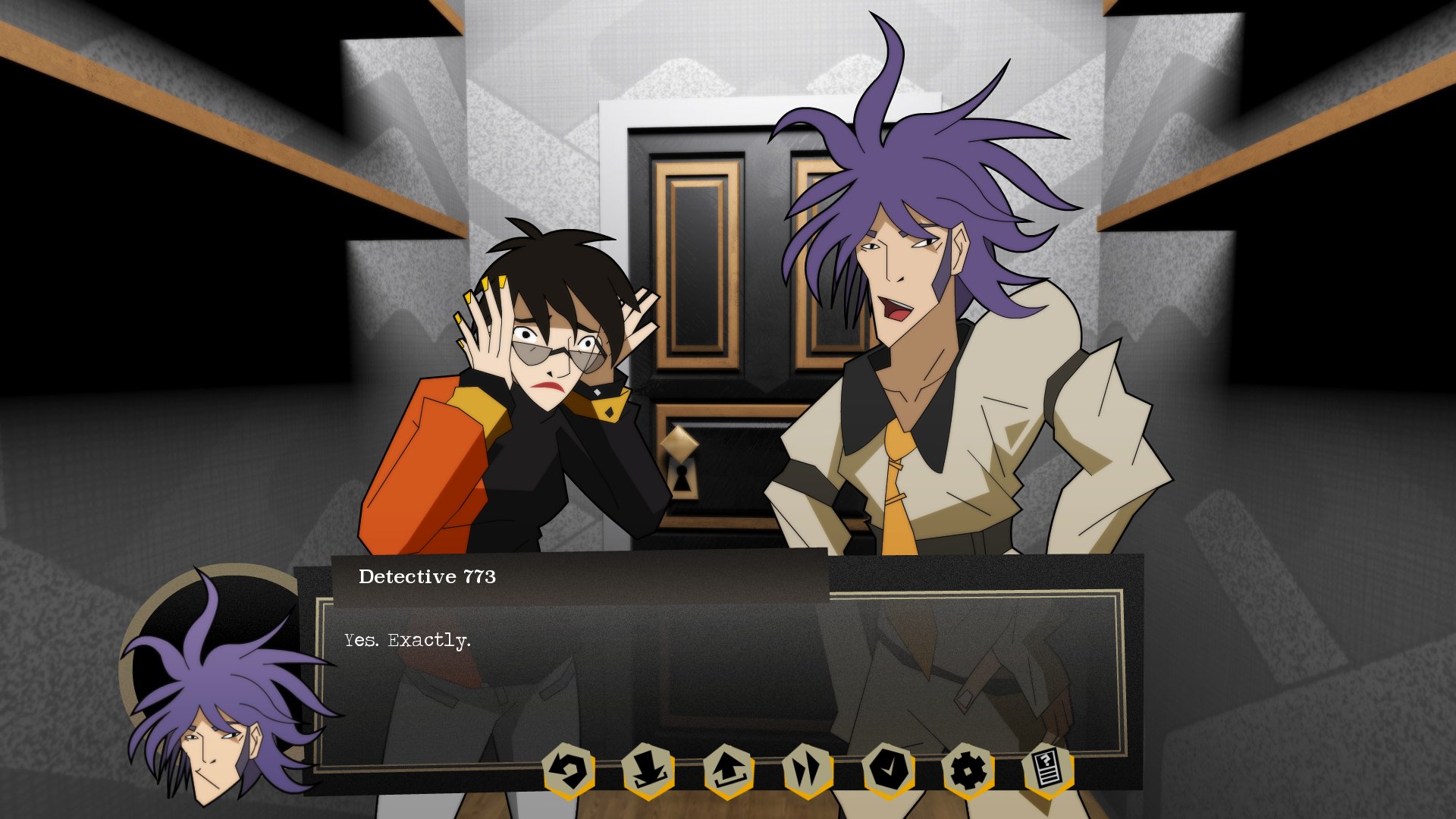Open settings with the gear icon

pyautogui.click(x=968, y=771)
